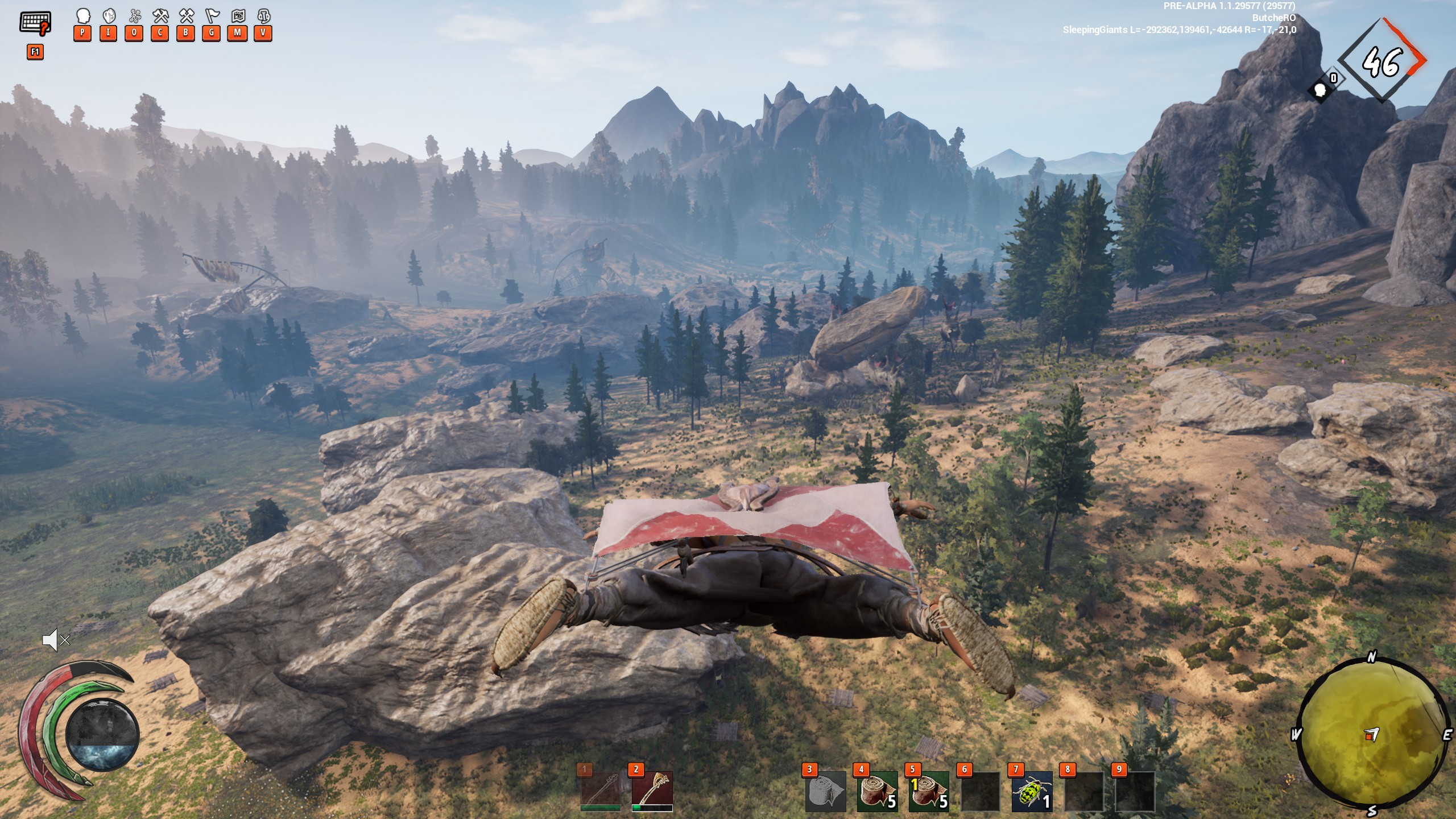
Task: Show the skill tree nodes icon
Action: pyautogui.click(x=134, y=16)
